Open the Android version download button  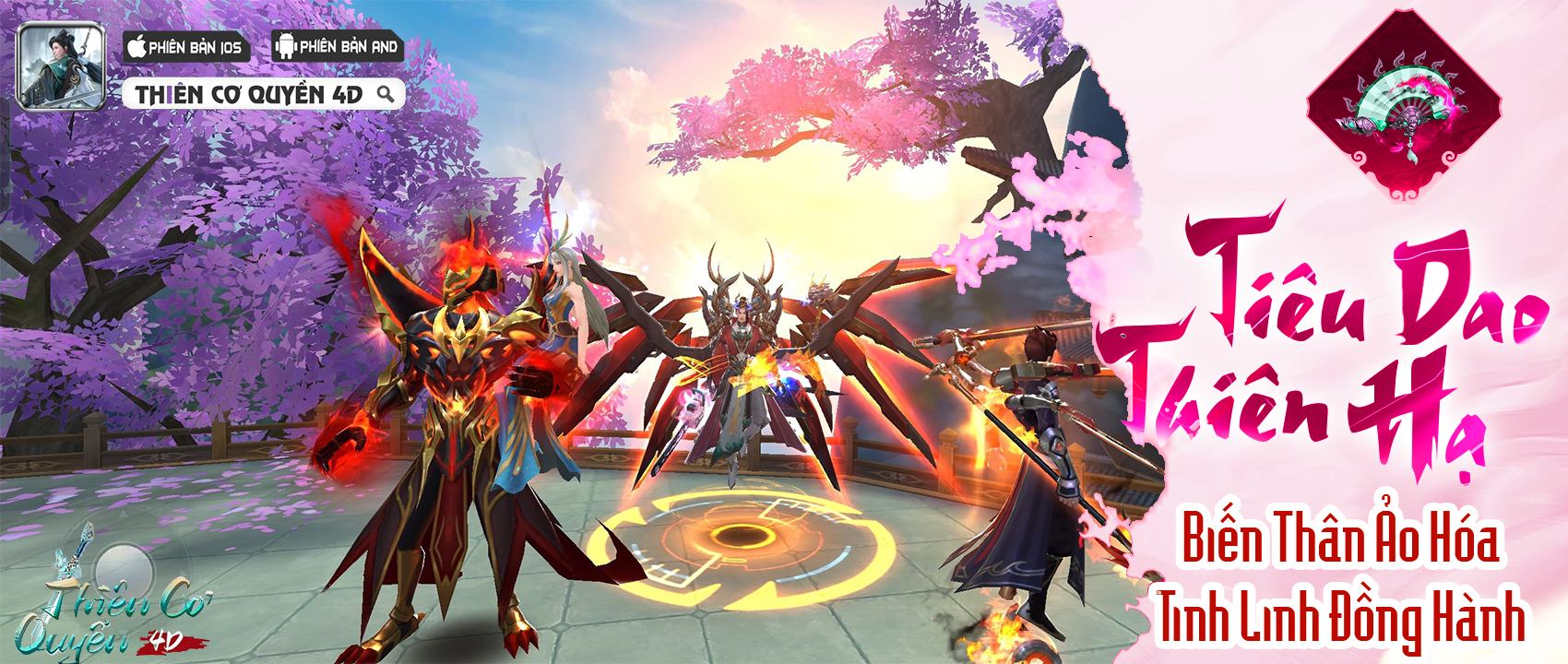coord(338,47)
